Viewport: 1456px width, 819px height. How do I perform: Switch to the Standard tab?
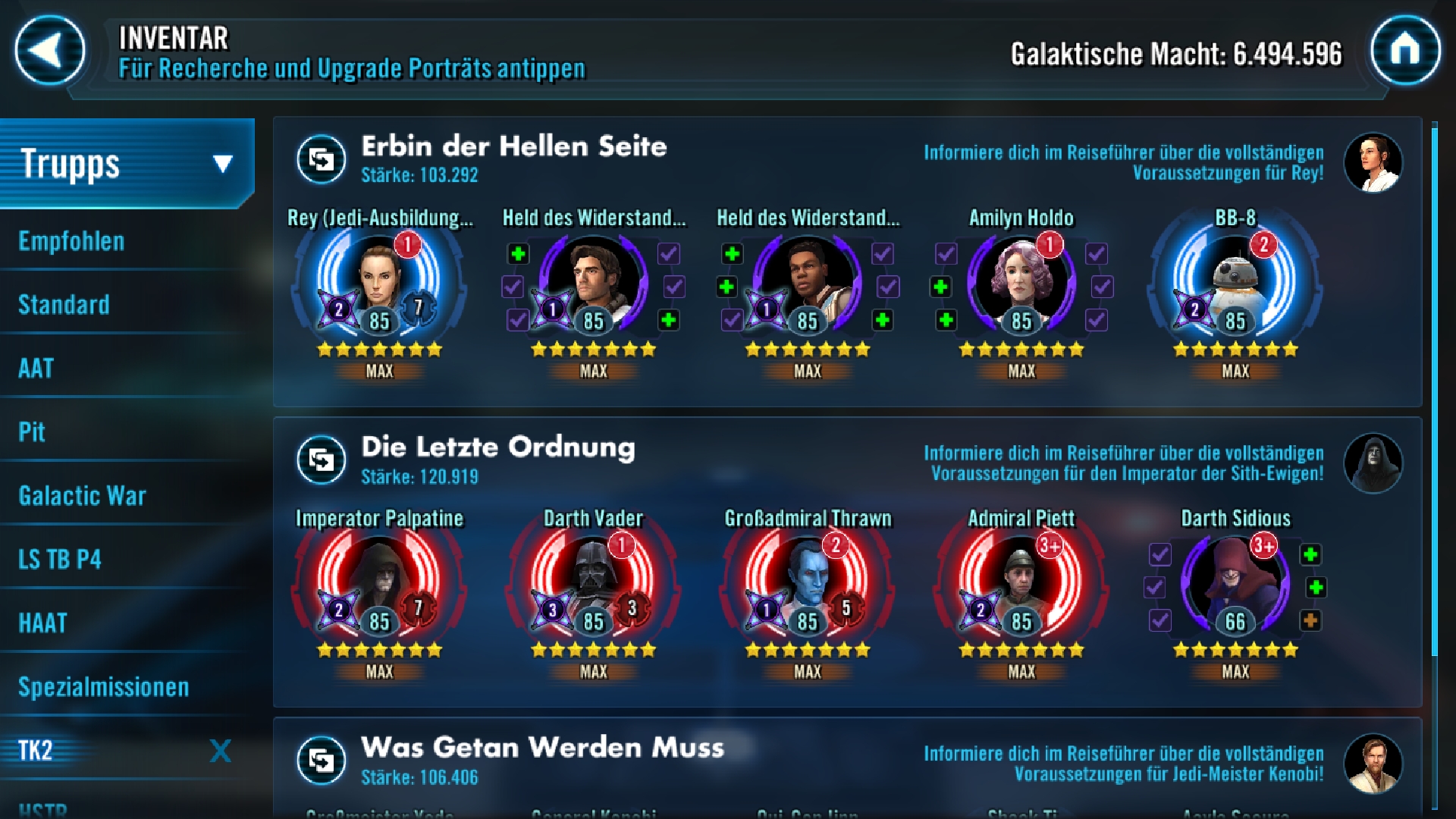64,305
